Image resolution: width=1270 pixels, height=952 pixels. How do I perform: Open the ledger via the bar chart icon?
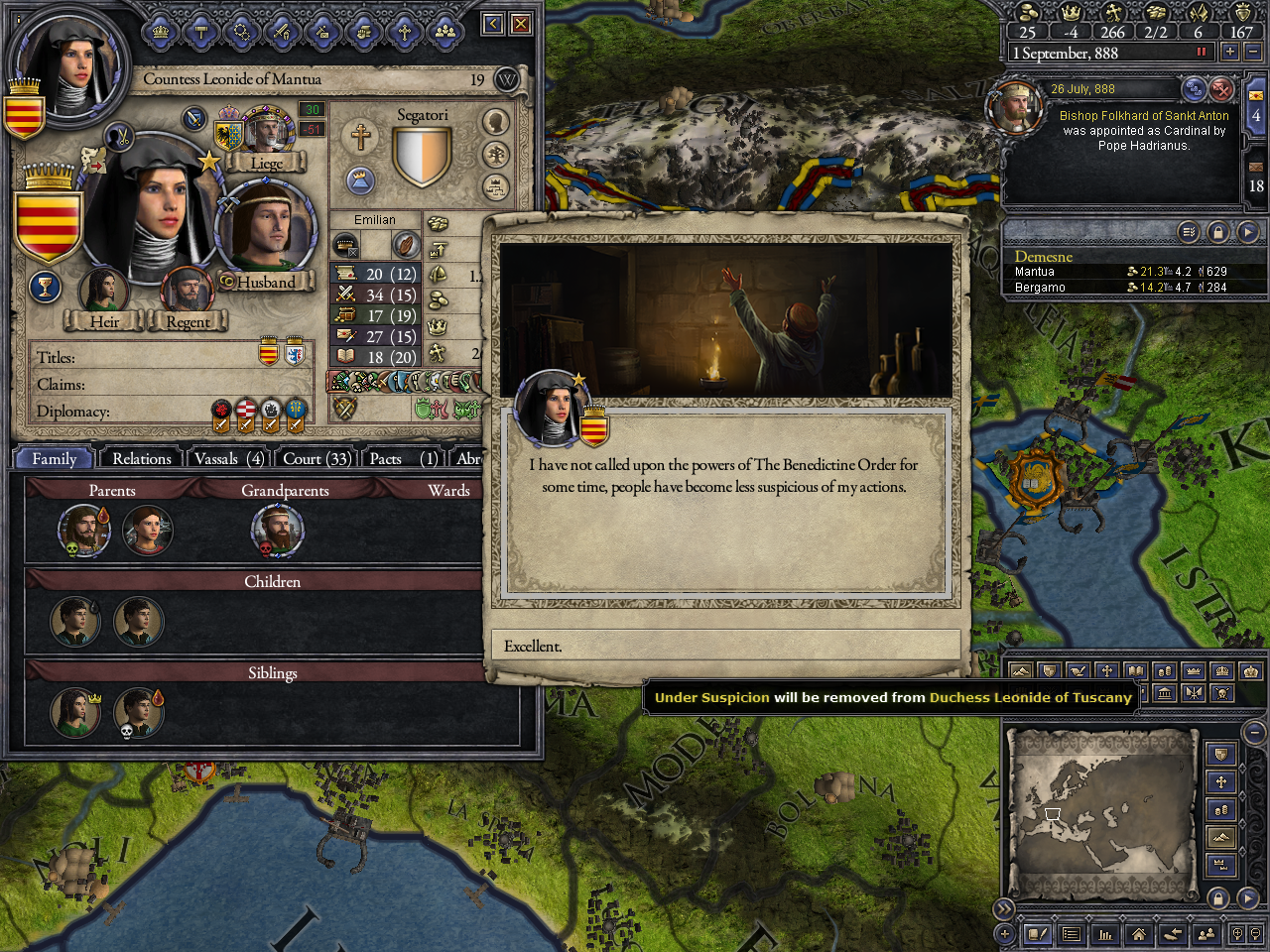(x=1104, y=934)
